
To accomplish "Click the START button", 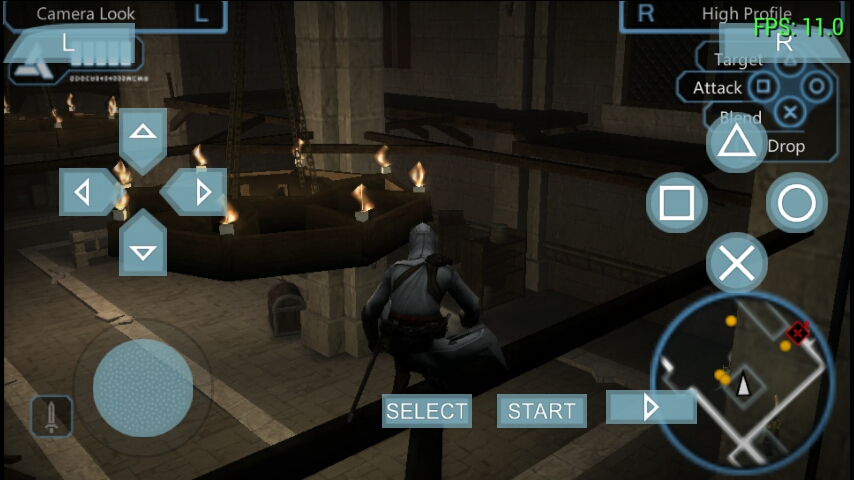I will pos(541,411).
